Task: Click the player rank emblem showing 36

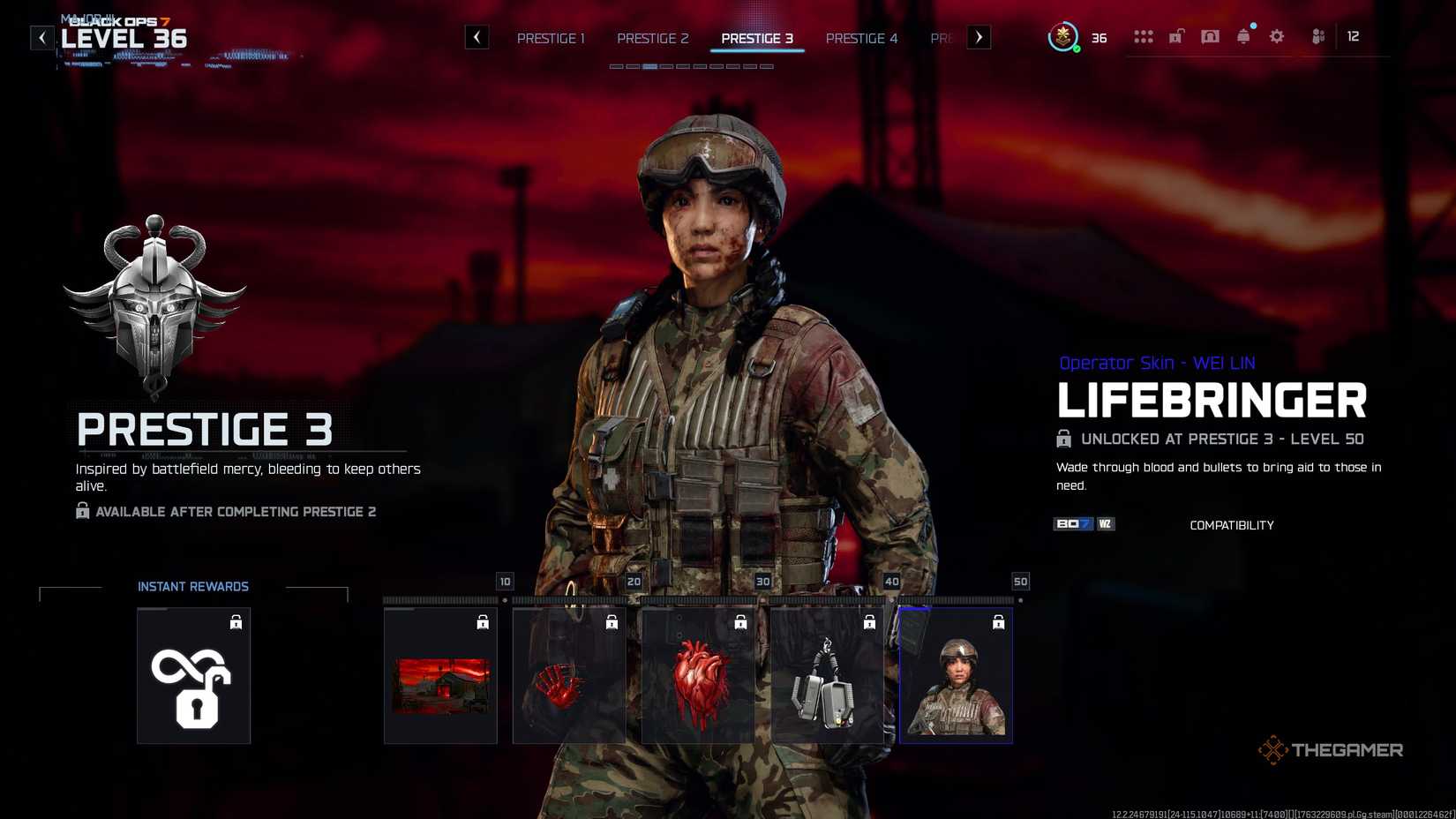Action: 1065,38
